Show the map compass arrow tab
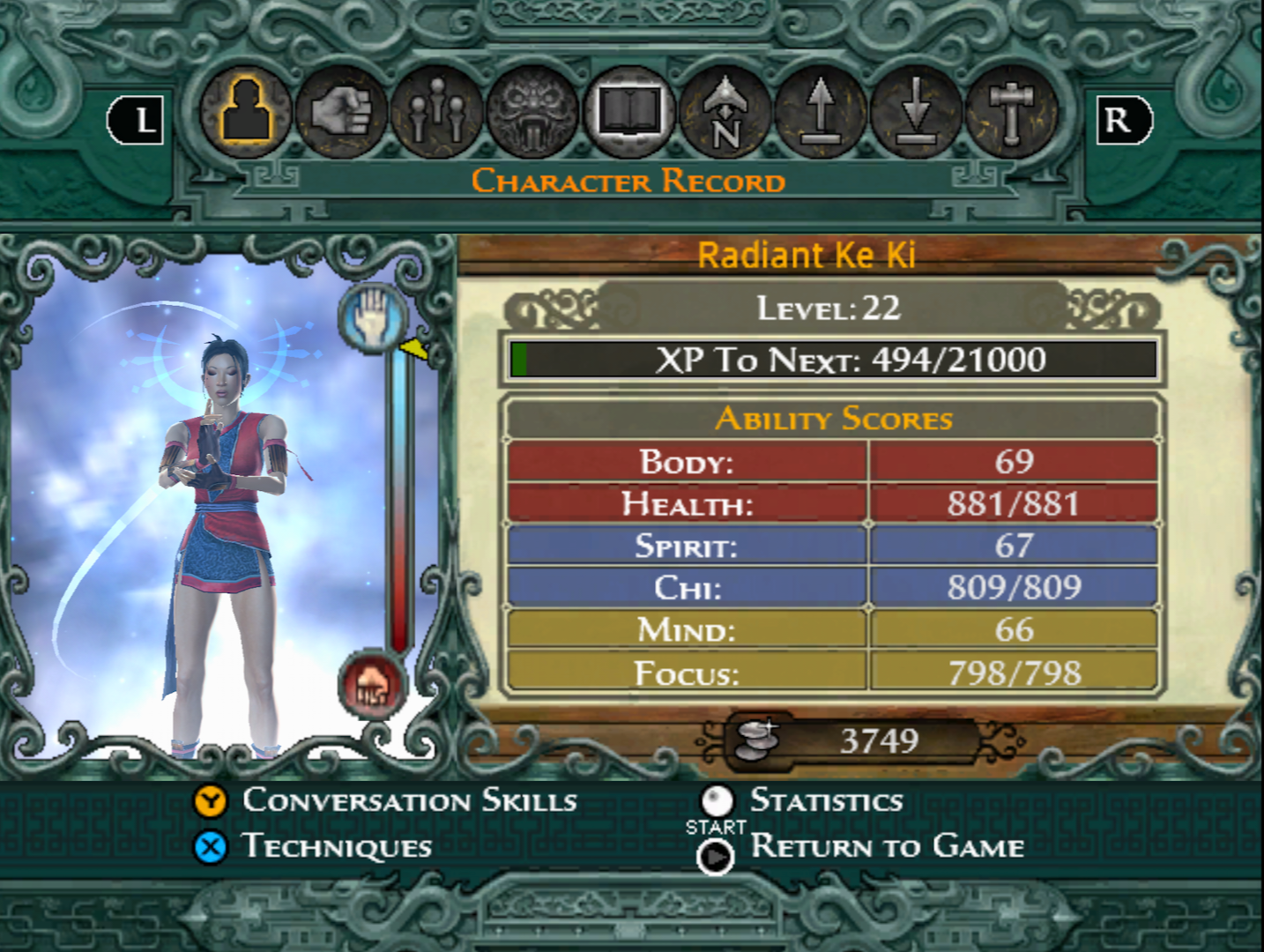 pos(725,115)
